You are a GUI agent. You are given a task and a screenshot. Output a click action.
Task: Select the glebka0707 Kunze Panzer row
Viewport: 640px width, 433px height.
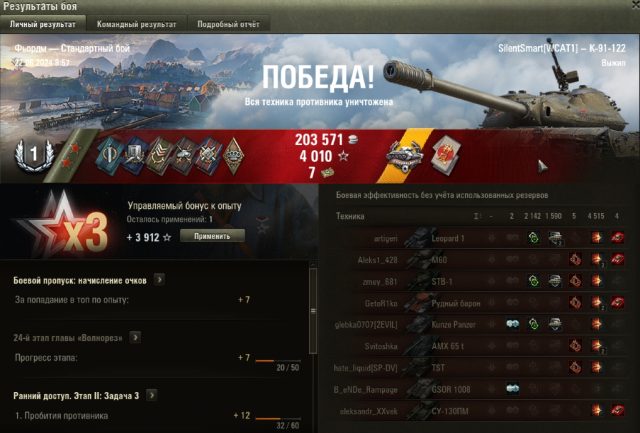(x=480, y=324)
